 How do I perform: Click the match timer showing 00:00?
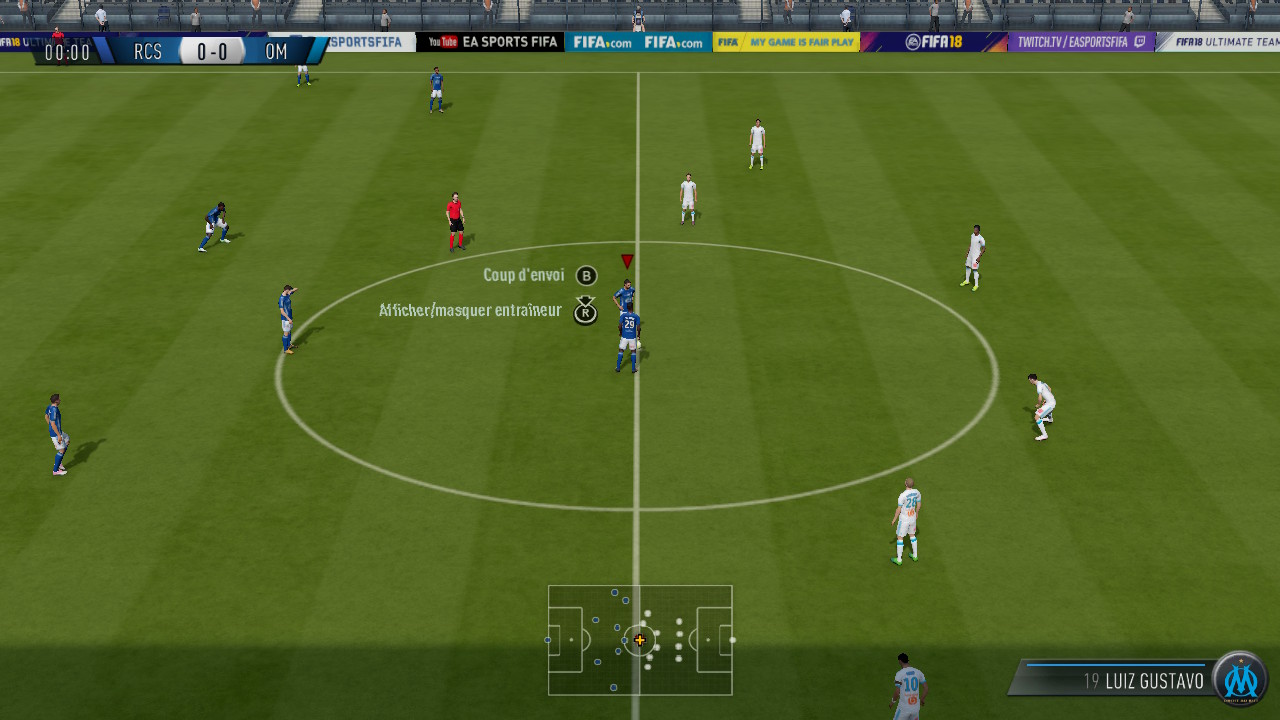point(65,54)
